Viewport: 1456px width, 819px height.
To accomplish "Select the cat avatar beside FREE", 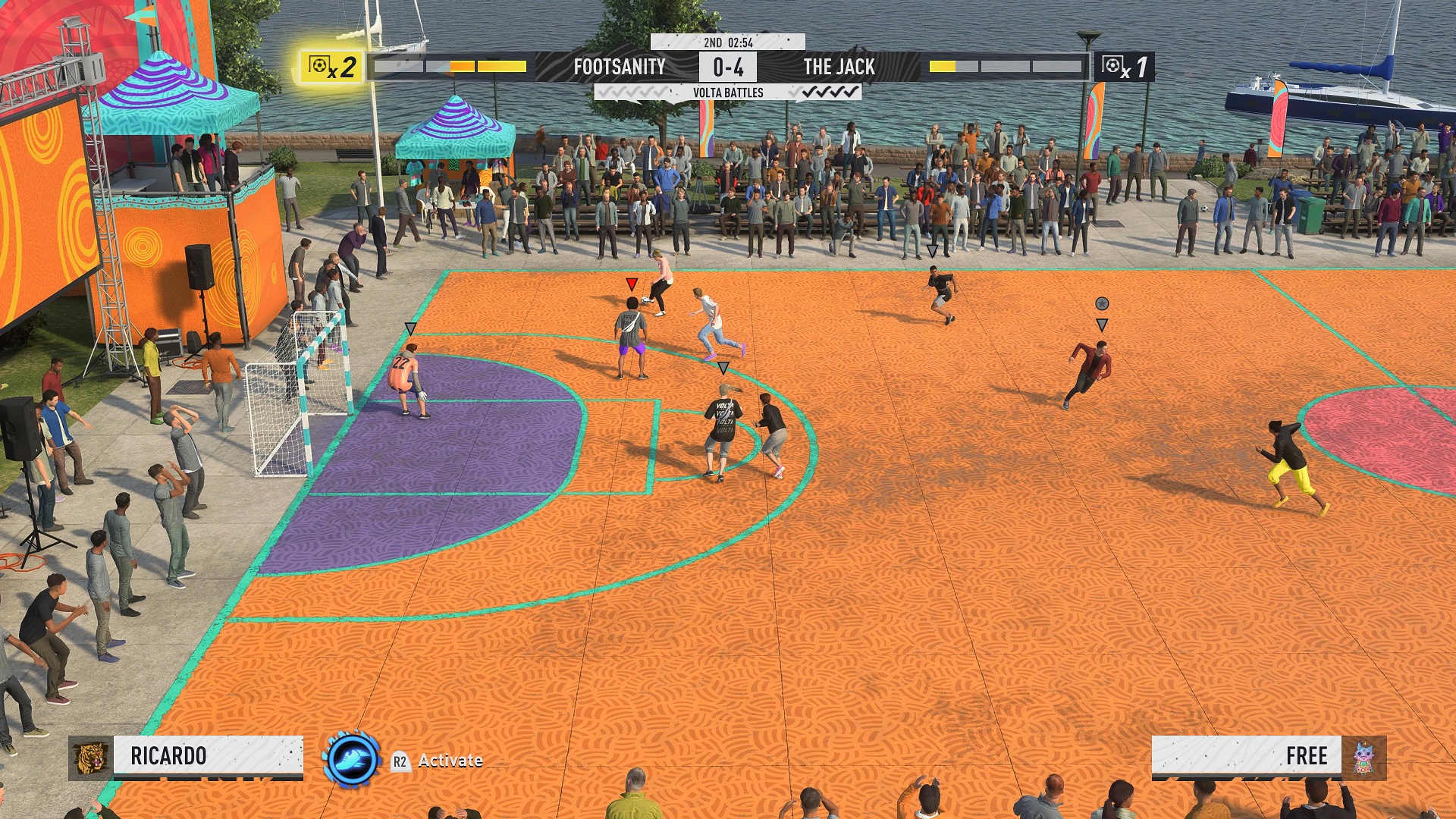I will tap(1363, 758).
